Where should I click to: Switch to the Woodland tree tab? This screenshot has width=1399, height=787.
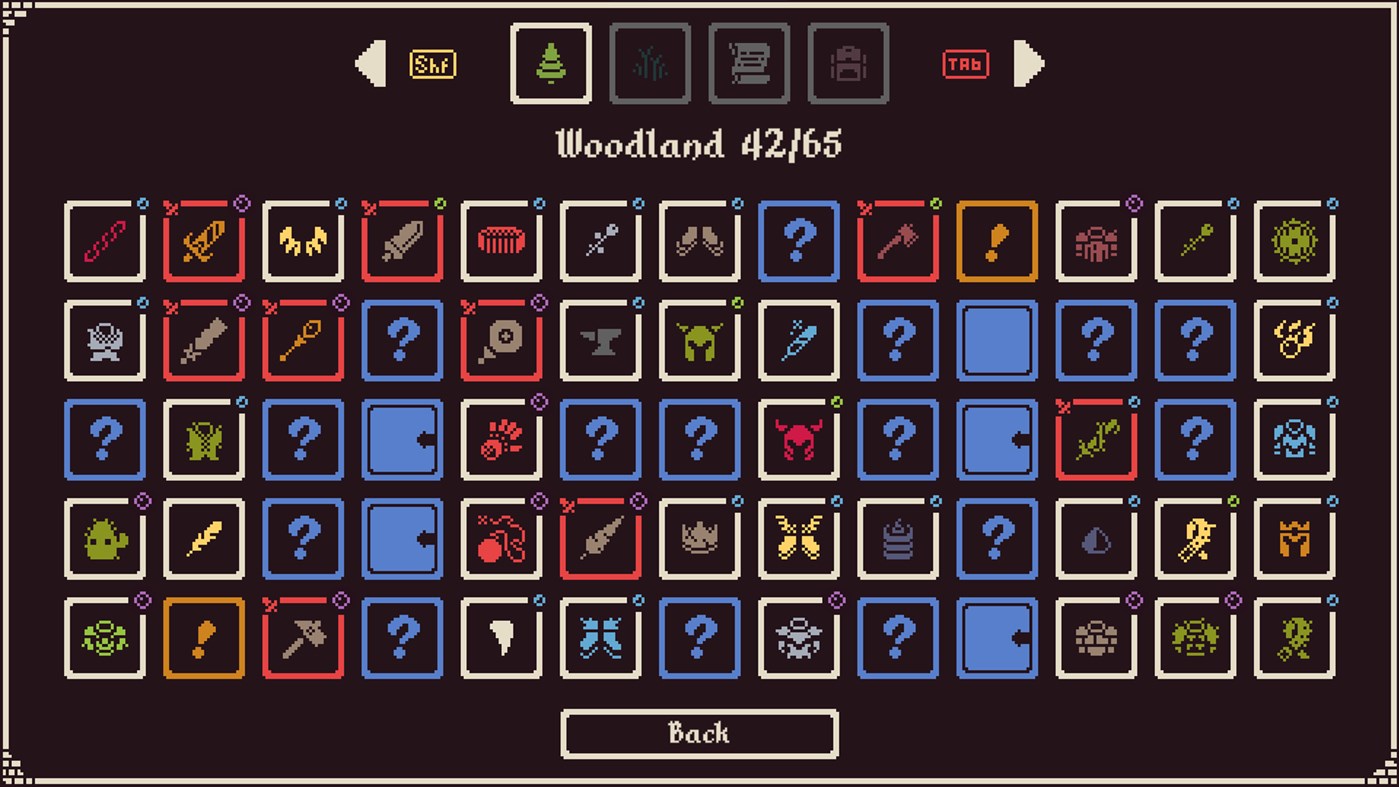pos(551,63)
